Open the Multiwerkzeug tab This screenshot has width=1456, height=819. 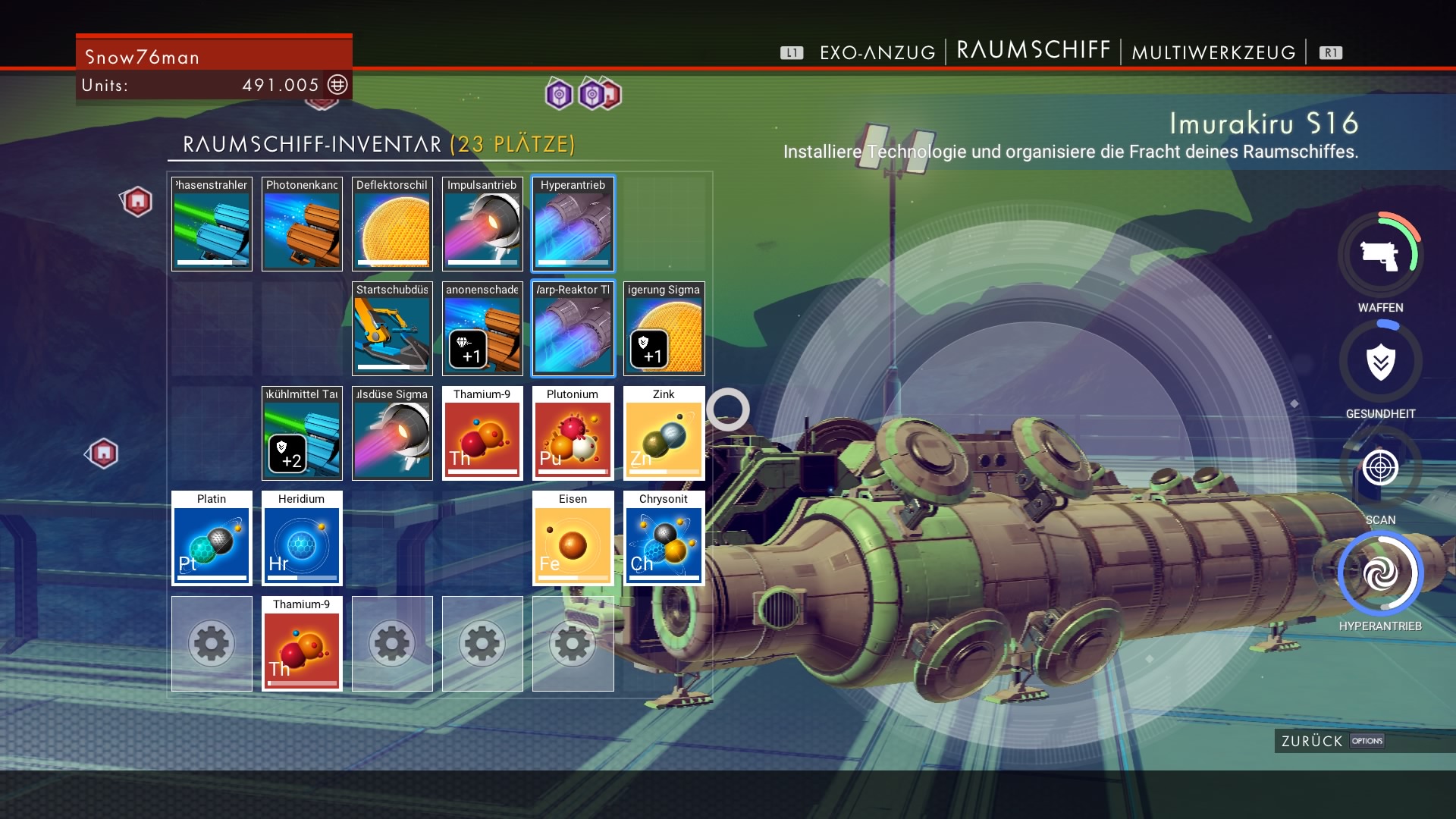click(x=1213, y=52)
